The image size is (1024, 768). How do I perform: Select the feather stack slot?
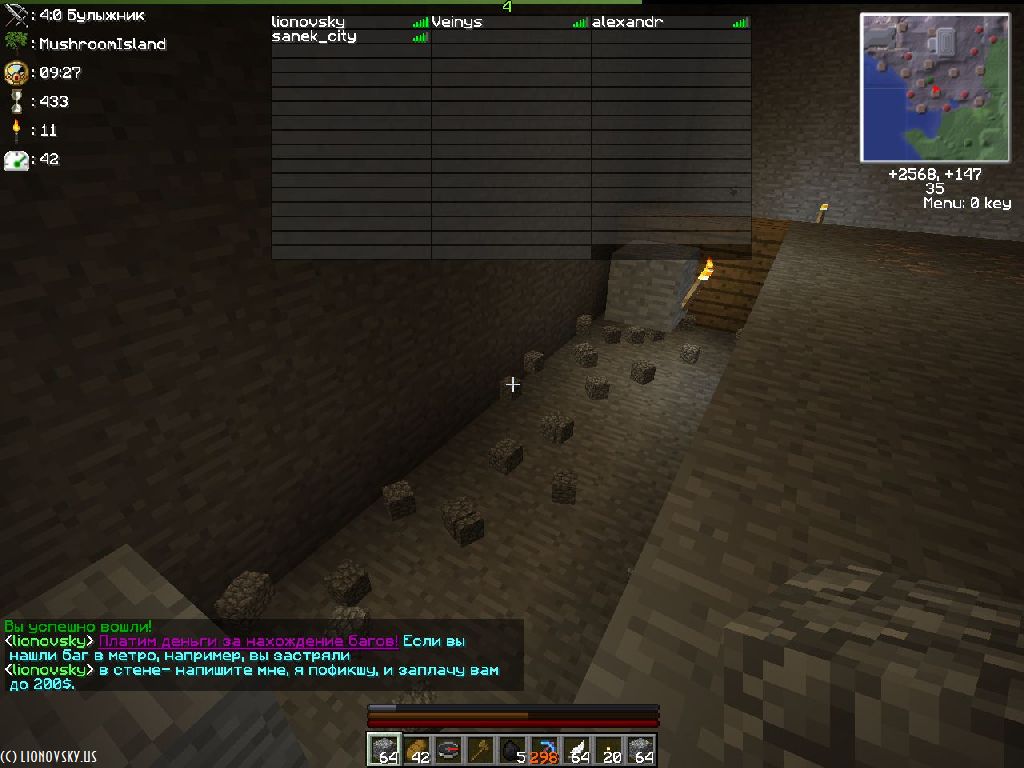[x=577, y=750]
